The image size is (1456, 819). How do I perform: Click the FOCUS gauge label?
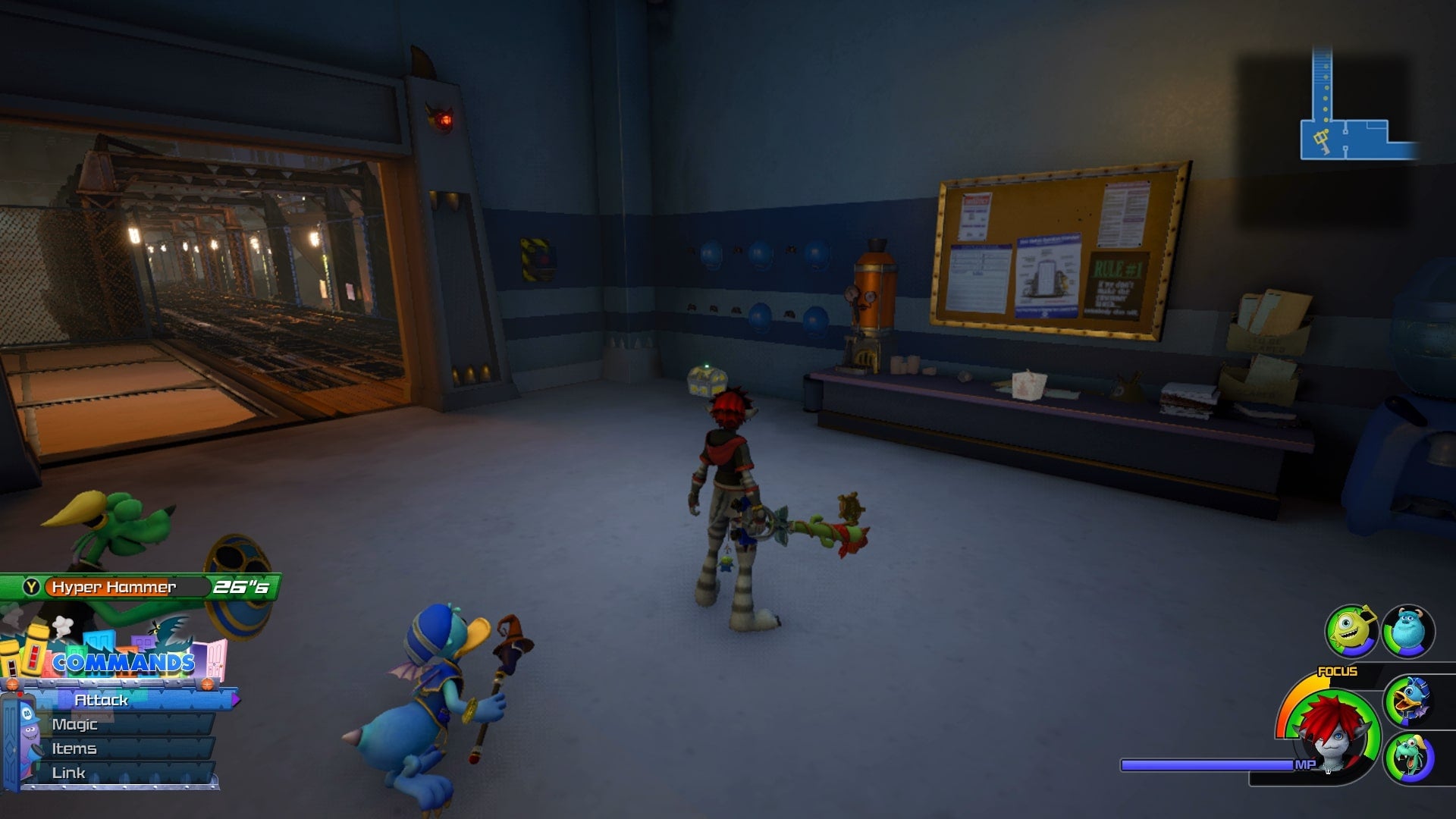click(x=1338, y=670)
